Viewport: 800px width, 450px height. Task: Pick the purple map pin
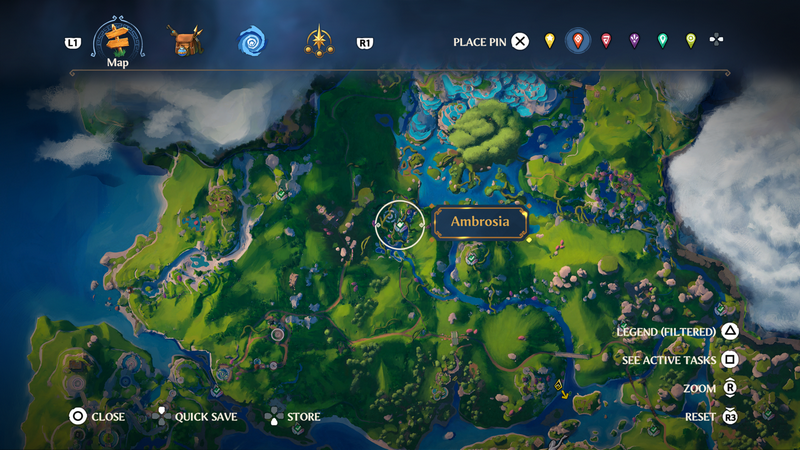pos(634,41)
